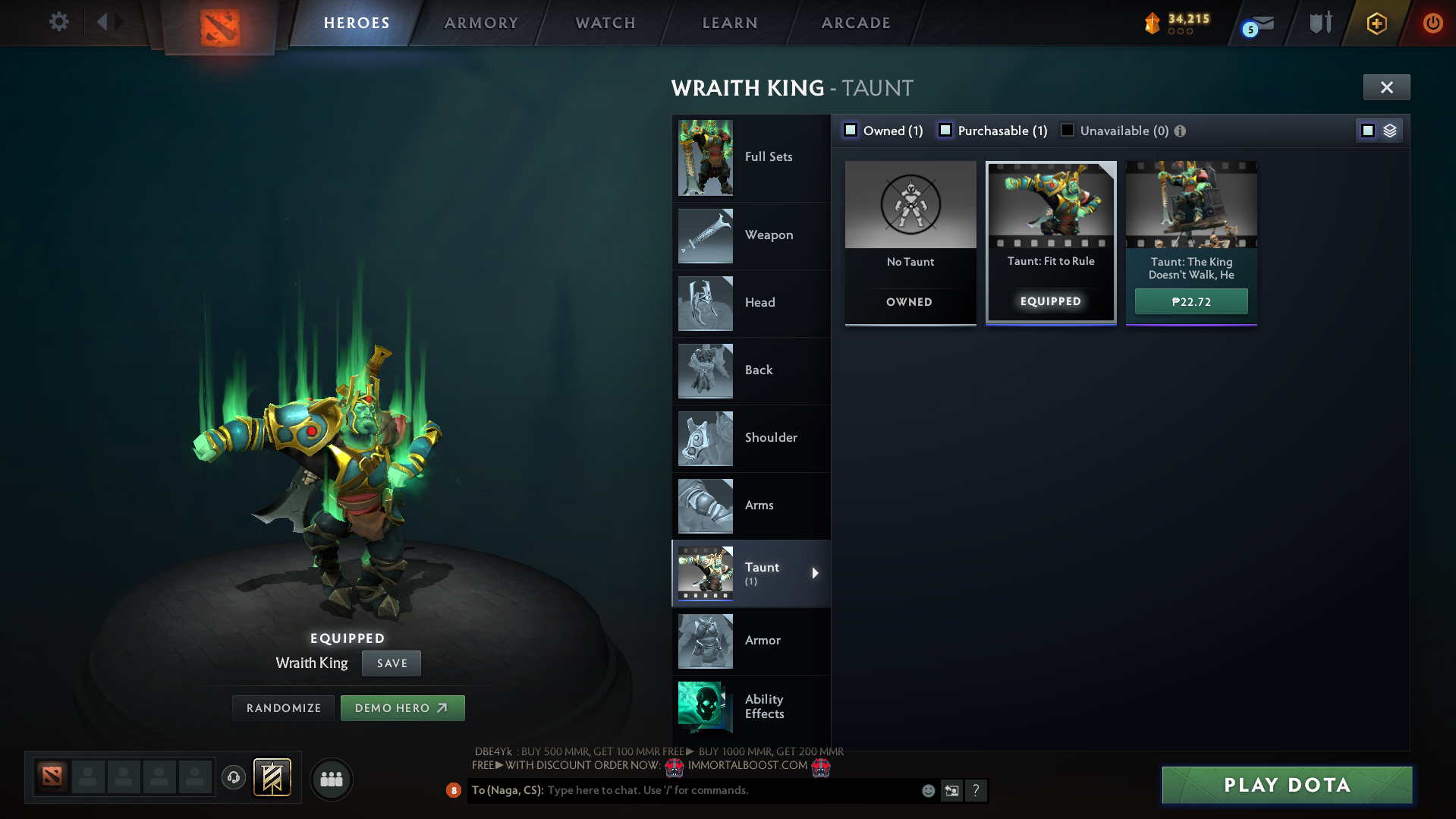Switch to the Watch tab
The height and width of the screenshot is (819, 1456).
coord(604,23)
